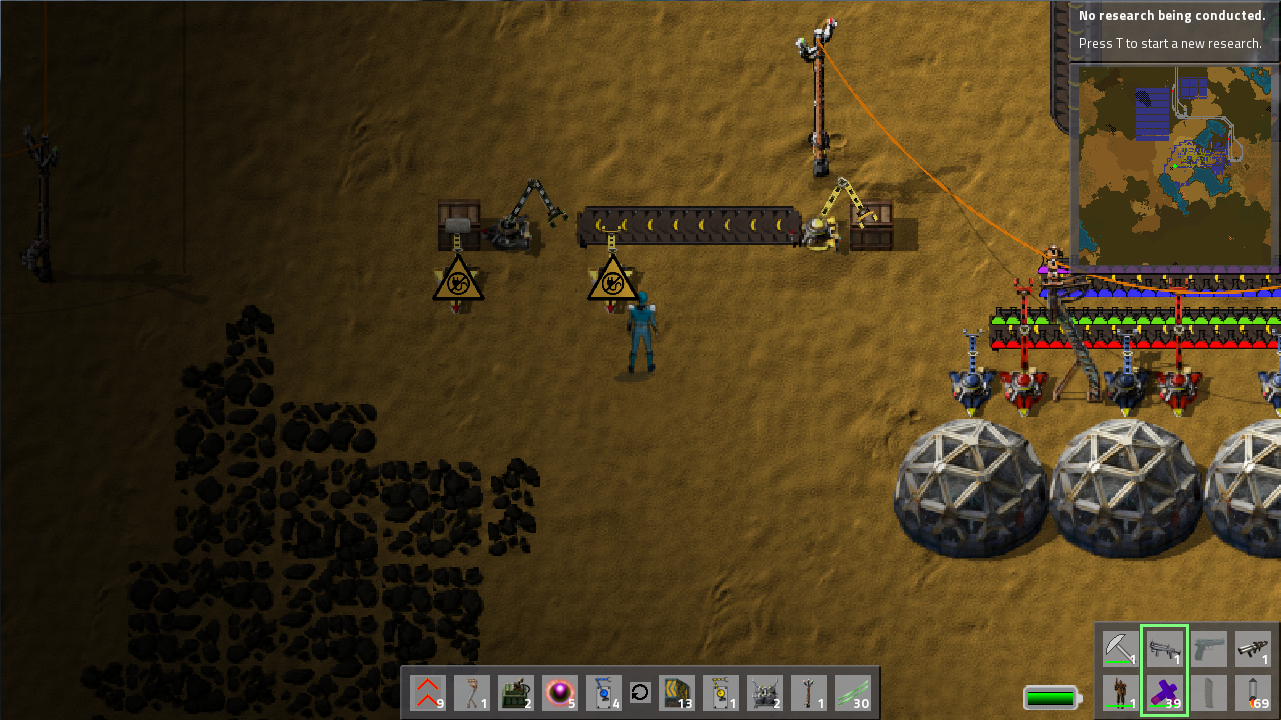Pick the yellow inserter hotbar slot
The width and height of the screenshot is (1281, 720).
tap(721, 693)
